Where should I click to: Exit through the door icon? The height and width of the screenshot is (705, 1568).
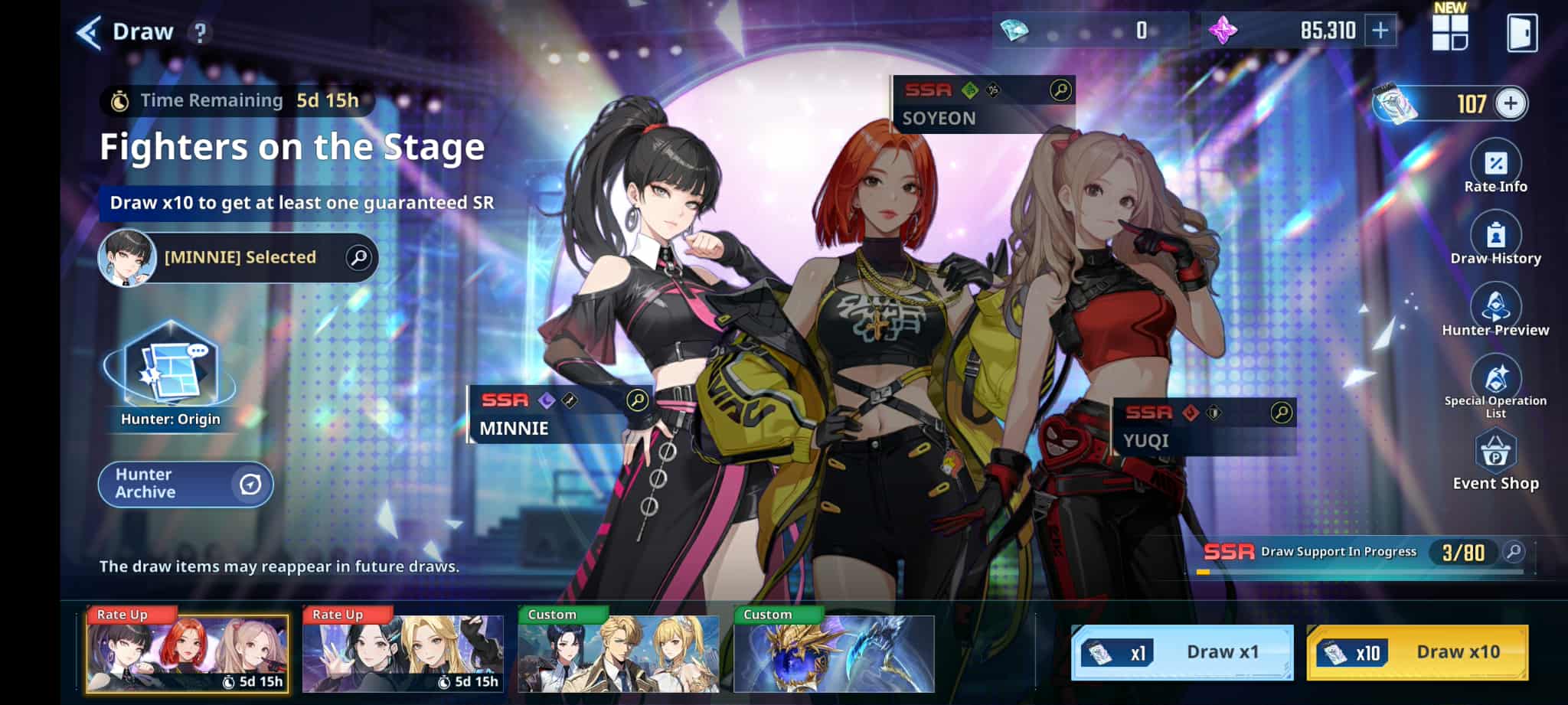click(1521, 33)
